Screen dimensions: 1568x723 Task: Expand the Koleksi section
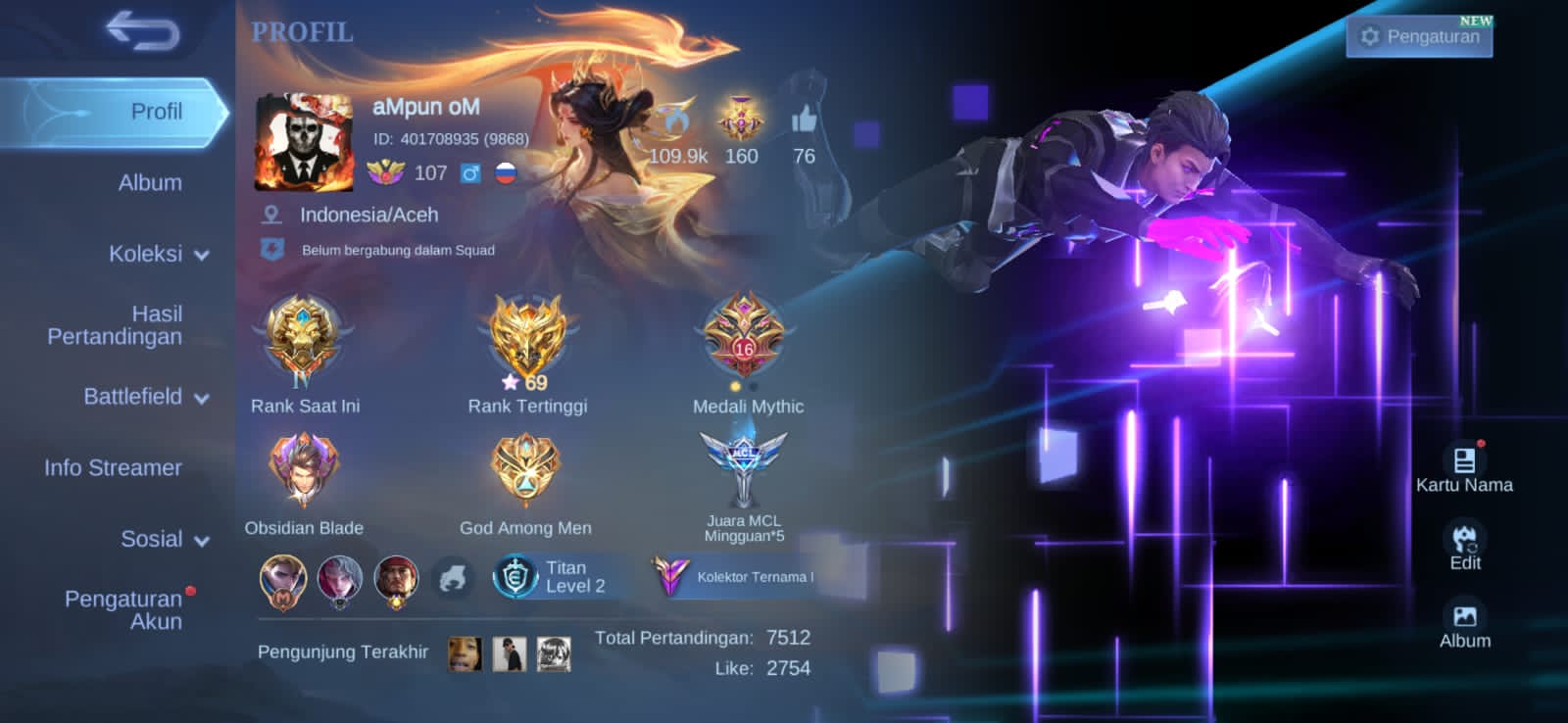click(159, 254)
